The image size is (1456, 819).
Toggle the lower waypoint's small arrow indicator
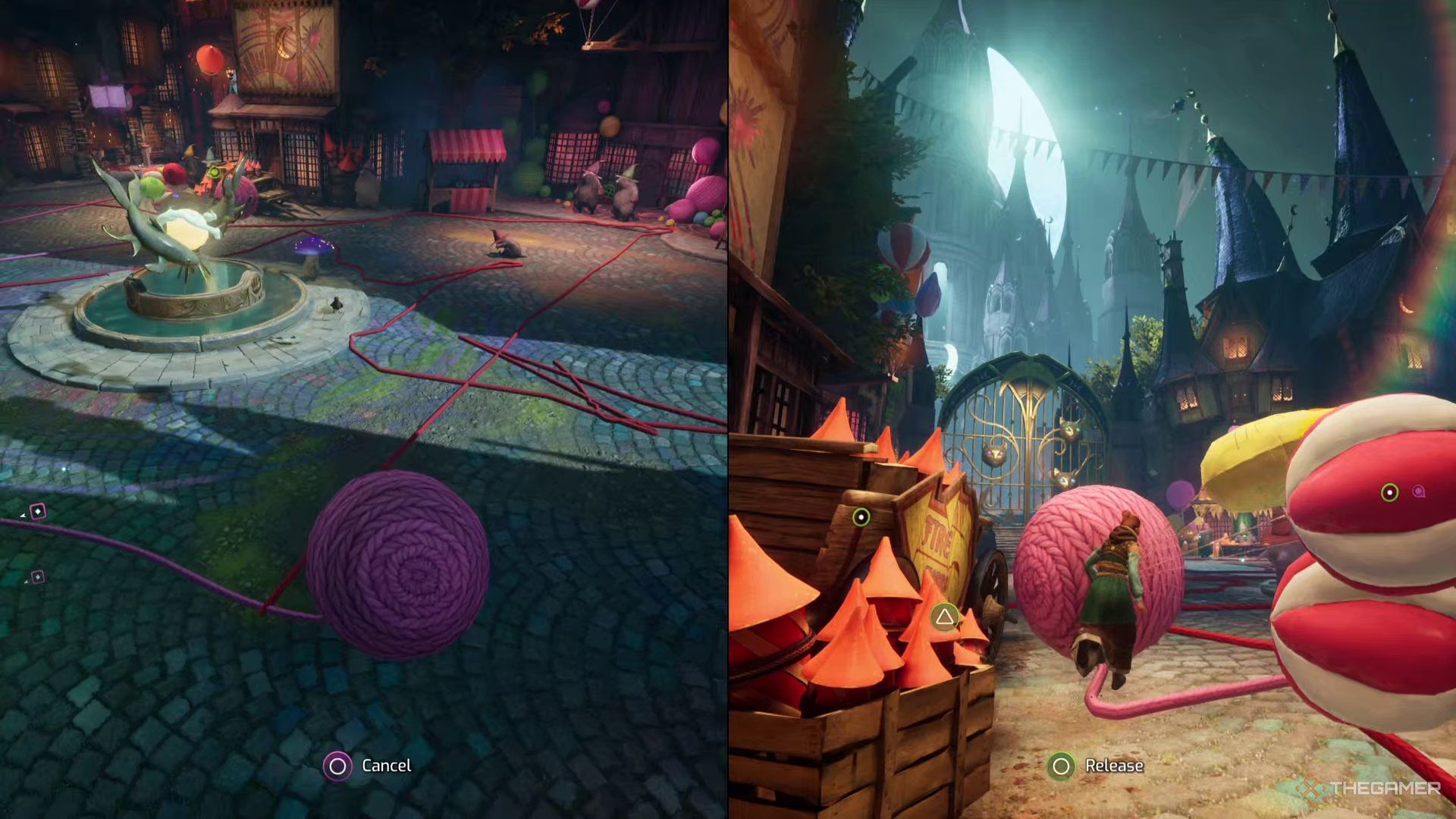(27, 582)
